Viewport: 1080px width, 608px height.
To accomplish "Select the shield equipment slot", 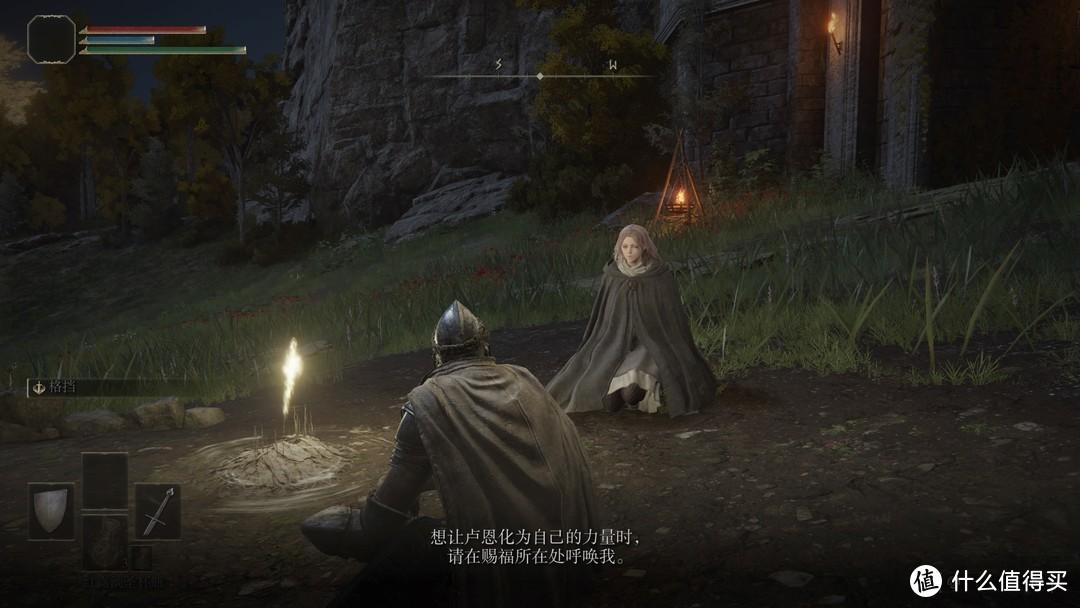I will 51,511.
